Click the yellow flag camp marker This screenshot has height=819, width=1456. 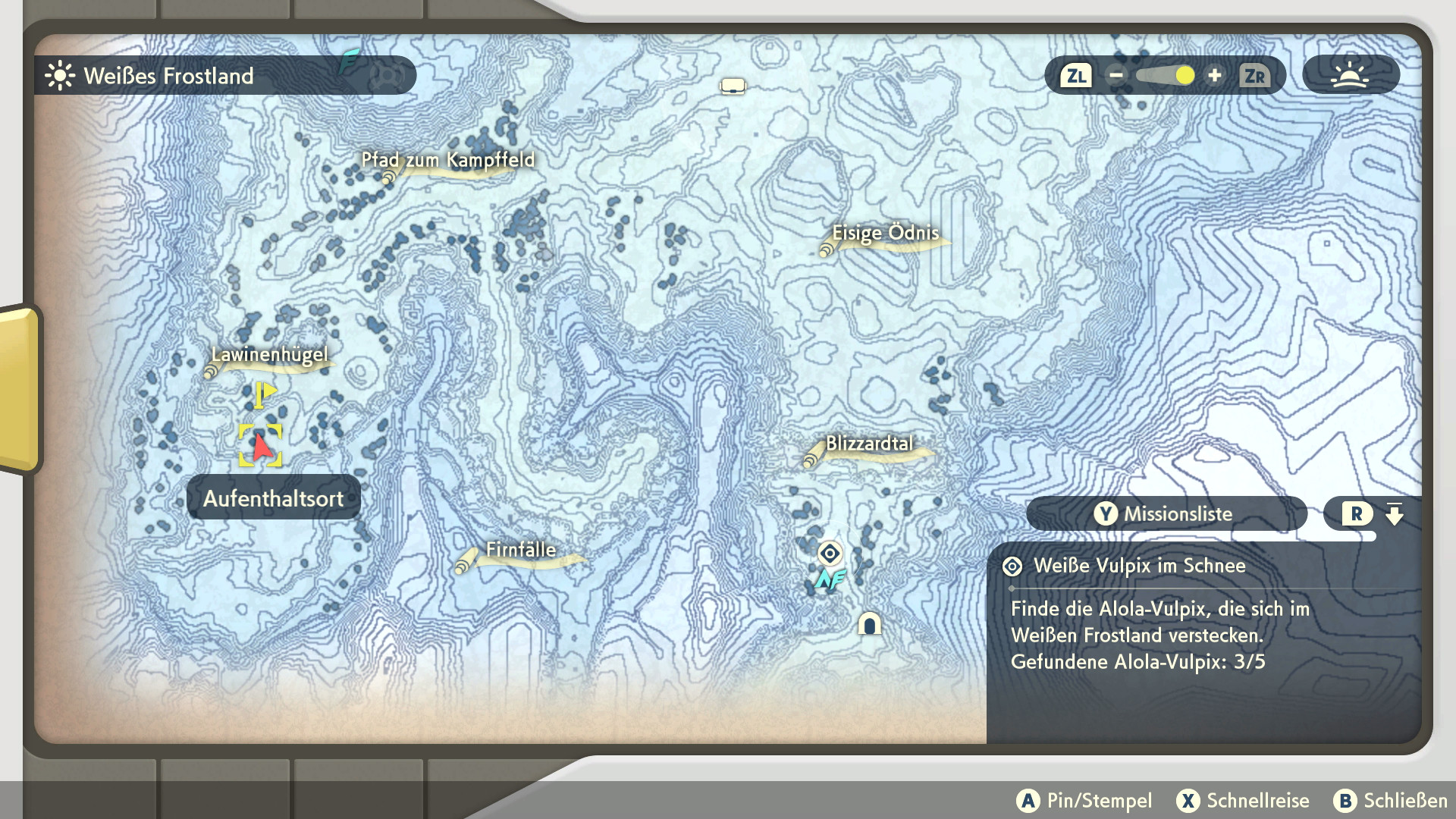[264, 394]
